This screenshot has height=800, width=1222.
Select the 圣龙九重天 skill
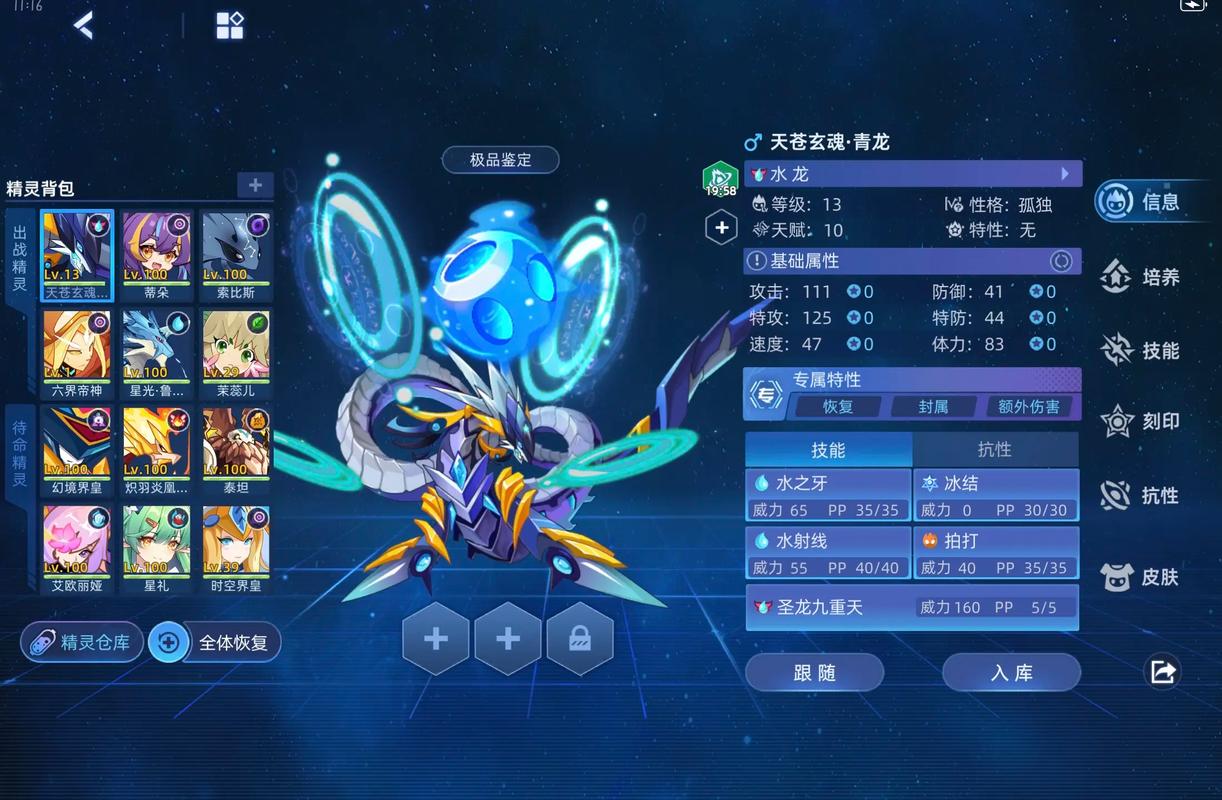(911, 607)
